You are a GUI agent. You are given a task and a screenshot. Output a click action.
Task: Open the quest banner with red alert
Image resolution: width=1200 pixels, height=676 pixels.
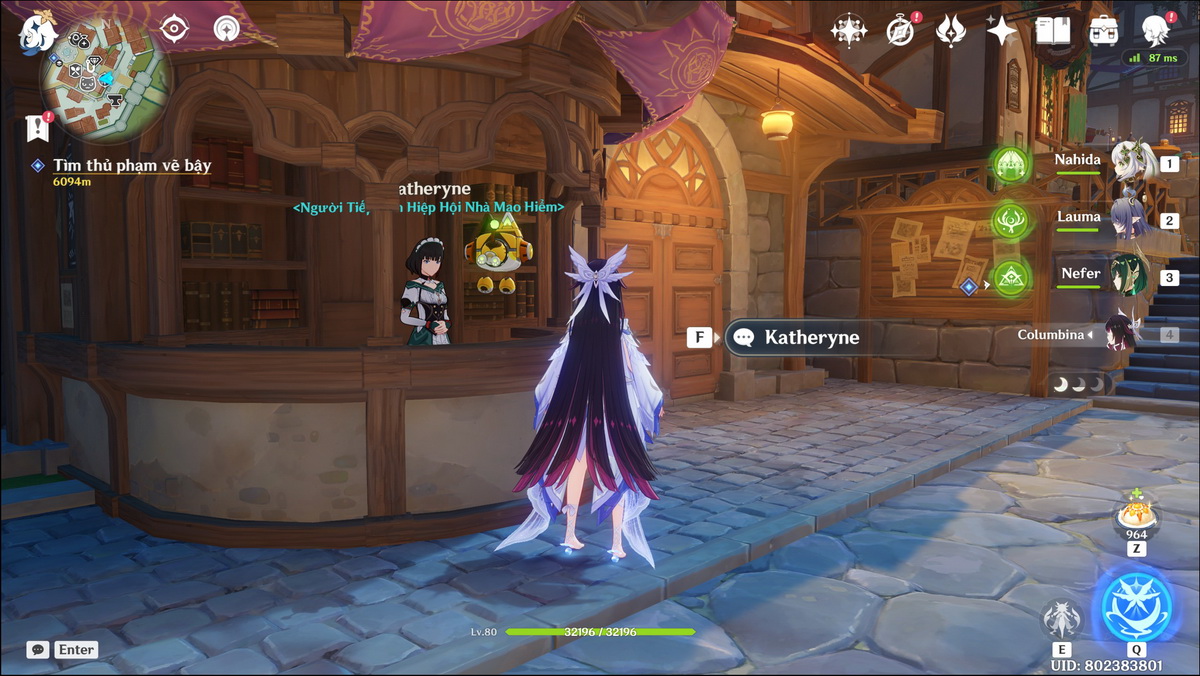37,127
